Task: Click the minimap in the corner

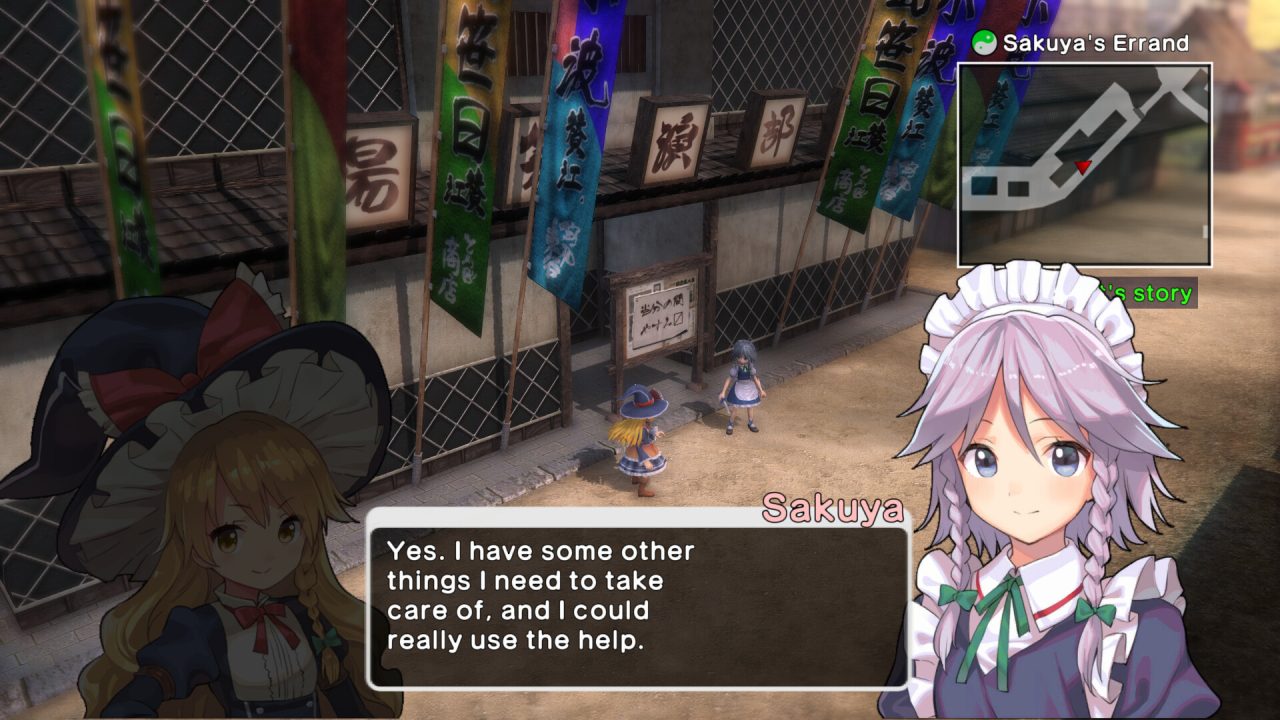Action: [1084, 165]
